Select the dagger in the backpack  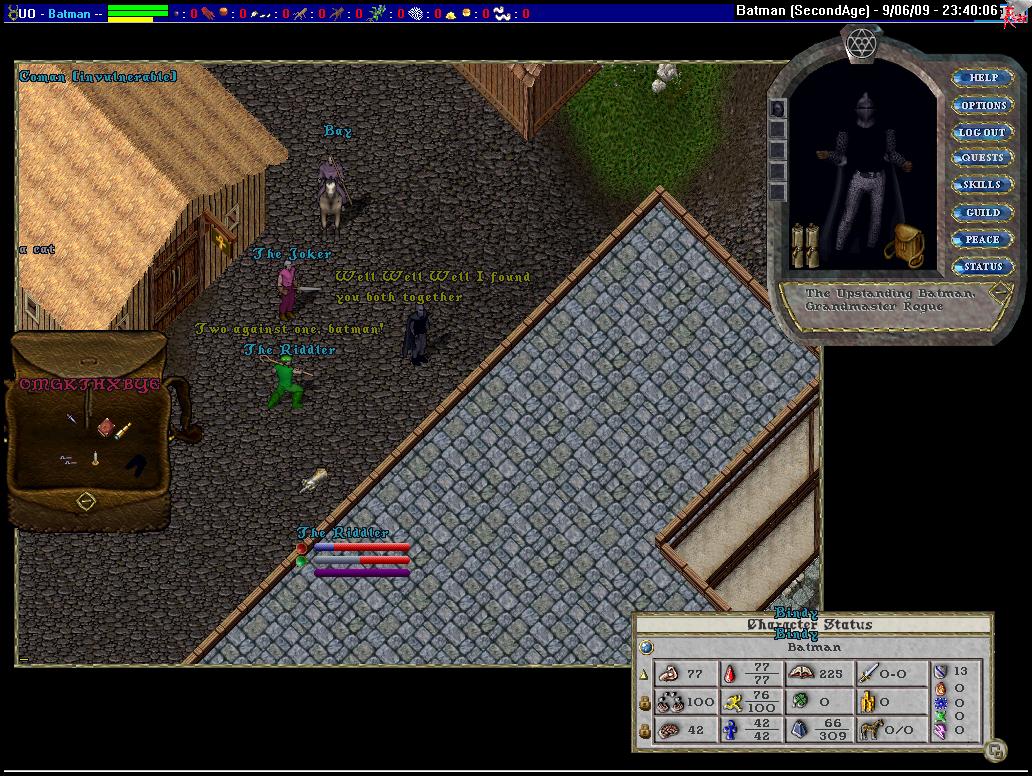pos(72,420)
